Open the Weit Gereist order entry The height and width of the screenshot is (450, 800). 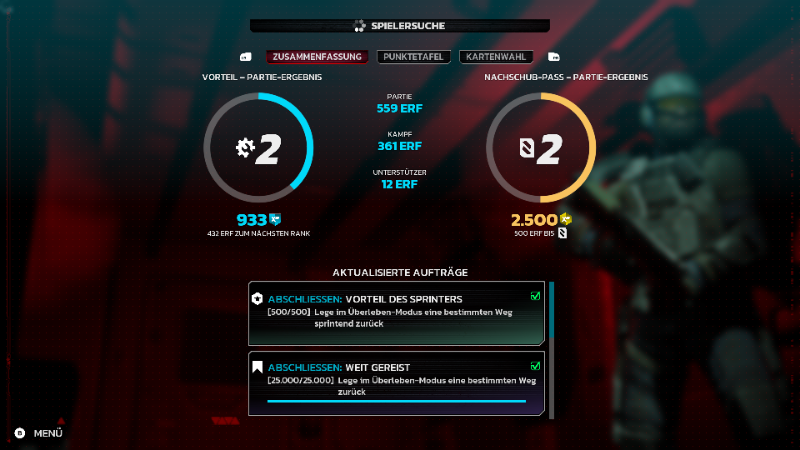pyautogui.click(x=397, y=382)
